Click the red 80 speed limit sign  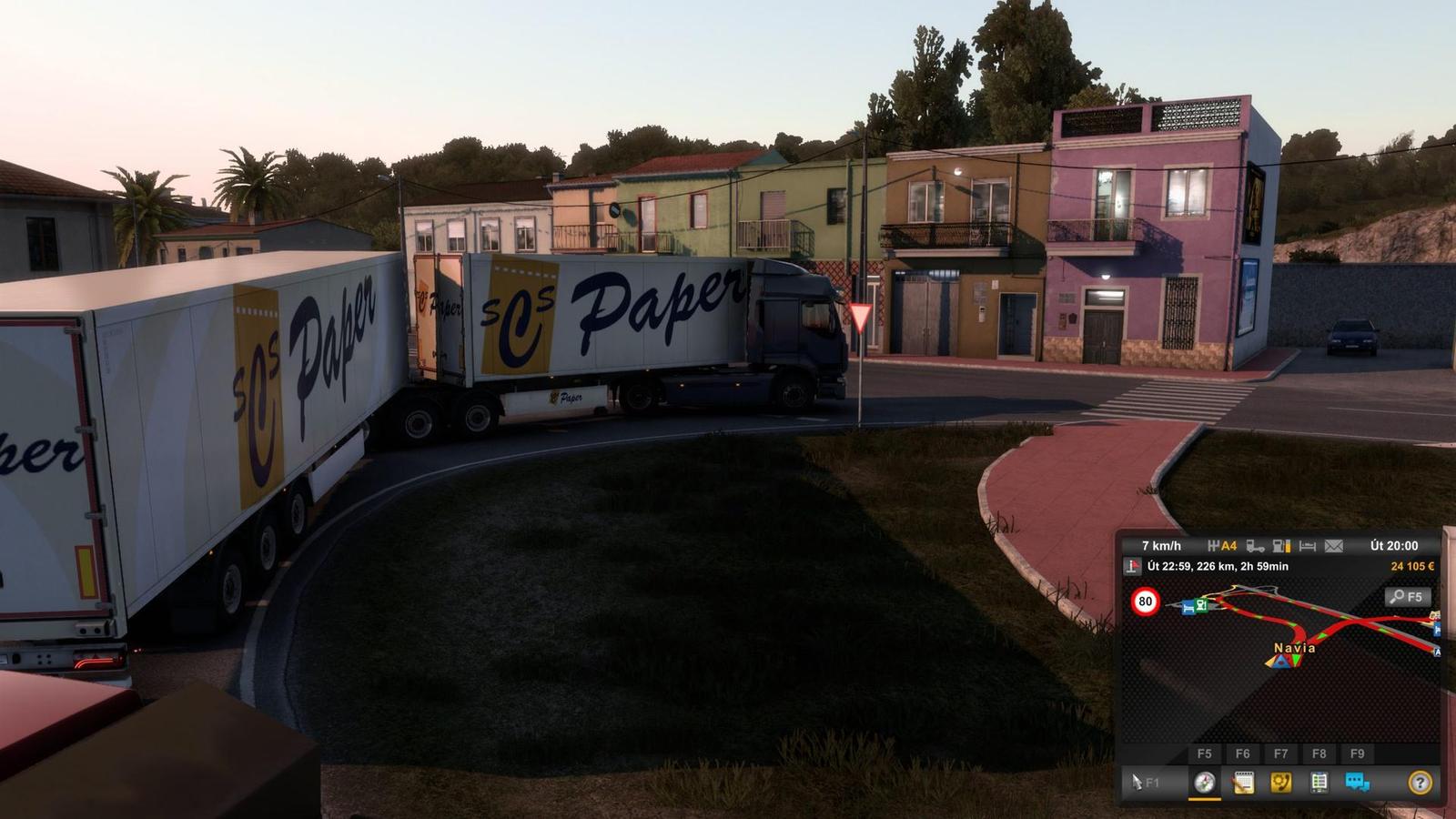pos(1145,602)
